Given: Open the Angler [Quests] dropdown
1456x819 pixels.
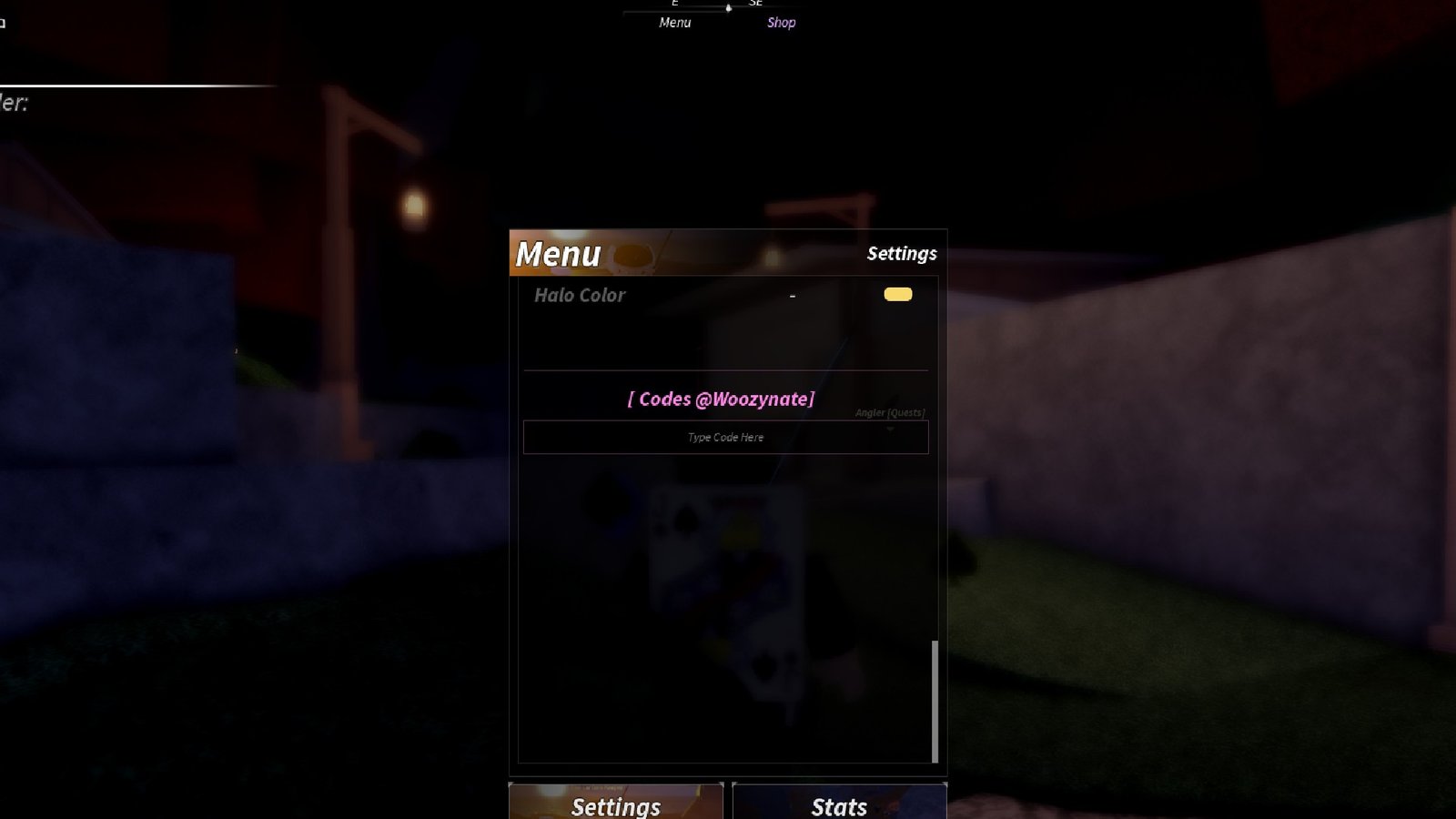Looking at the screenshot, I should coord(888,411).
